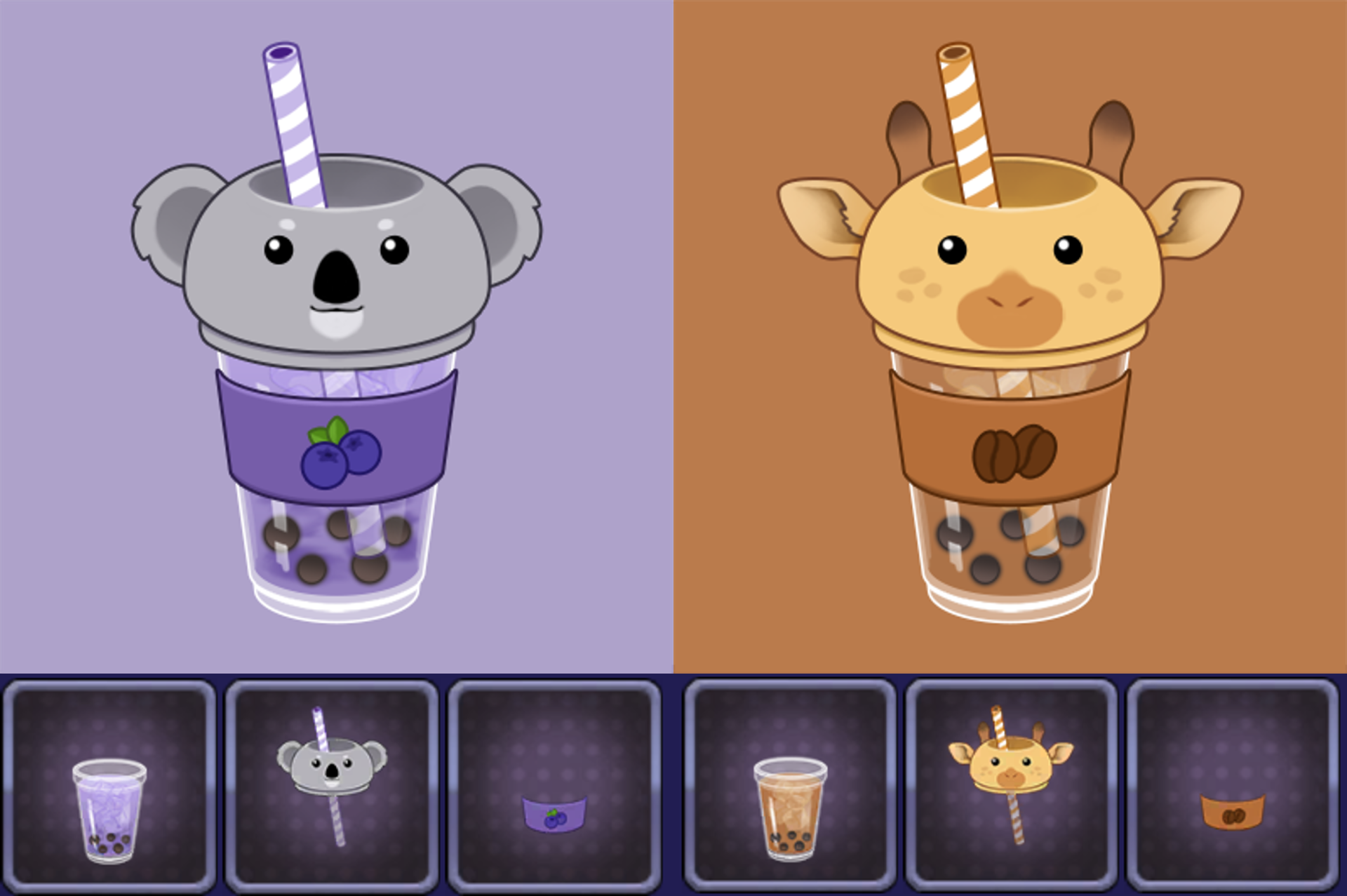Select the purple bubble tea cup slot
1347x896 pixels.
[109, 784]
